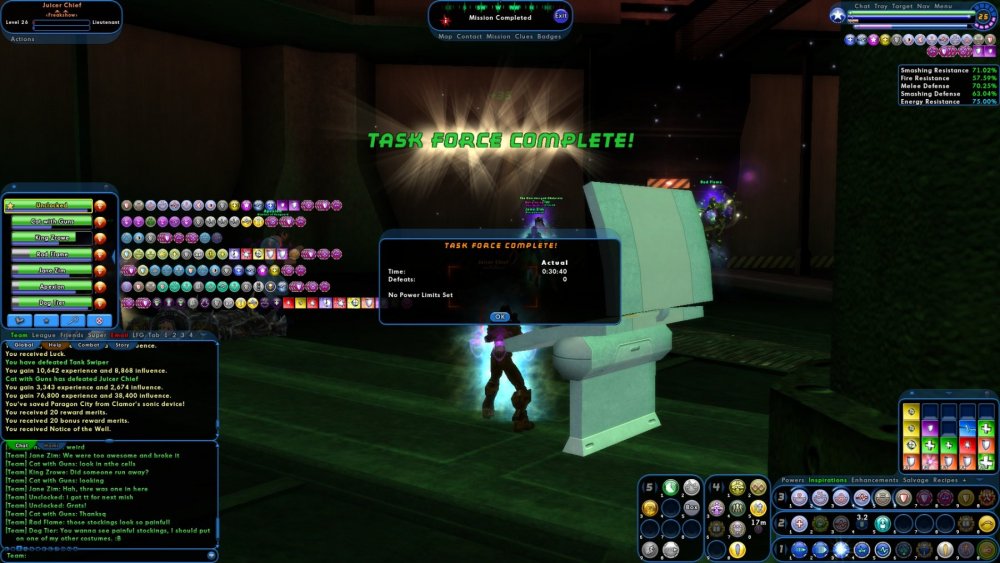Select teammate Red Flame in team list
This screenshot has height=563, width=1000.
(50, 254)
